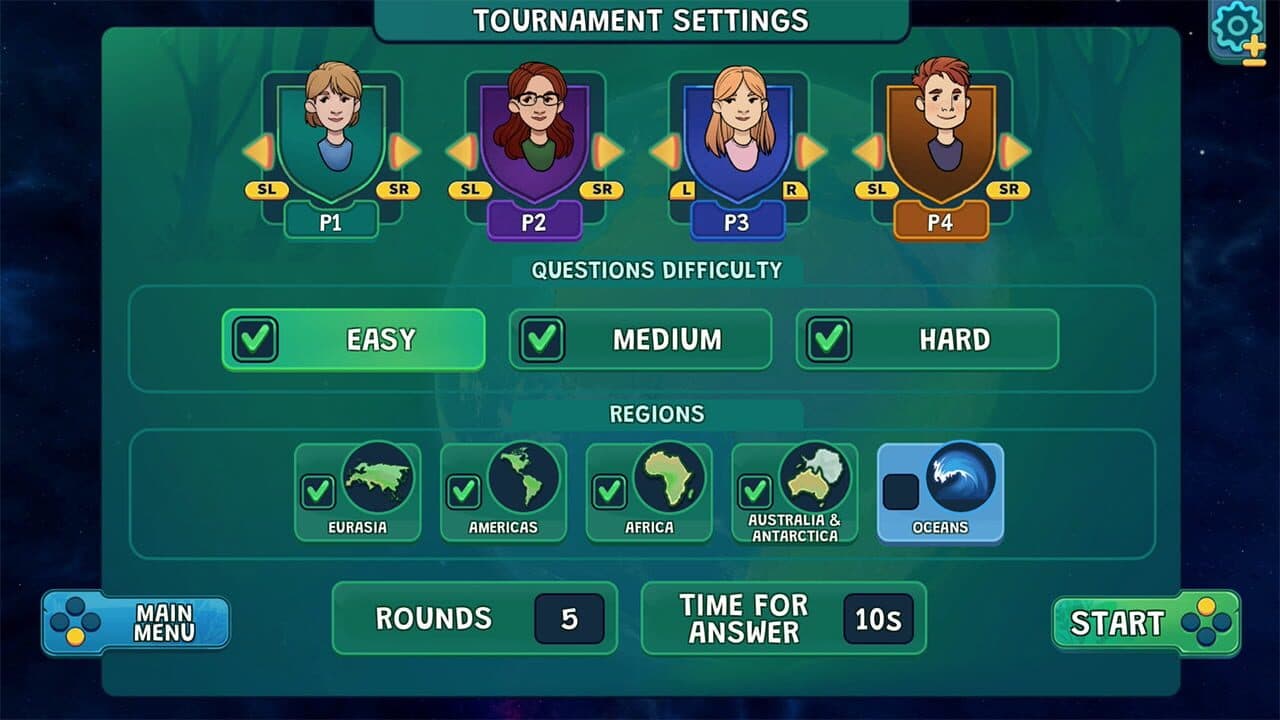Uncheck the Easy difficulty checkbox

tap(254, 339)
